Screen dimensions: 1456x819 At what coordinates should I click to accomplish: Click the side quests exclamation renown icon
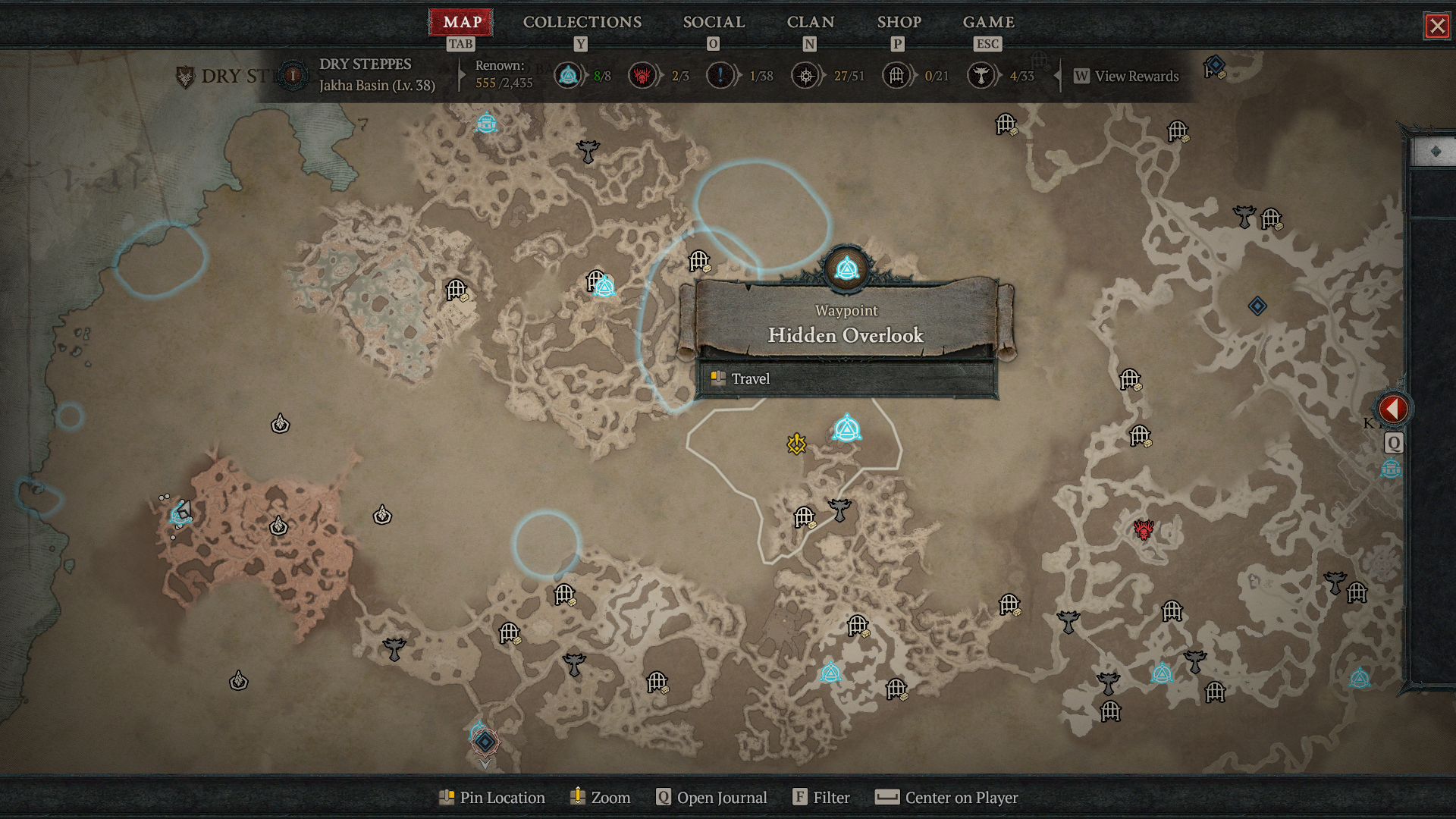tap(721, 76)
